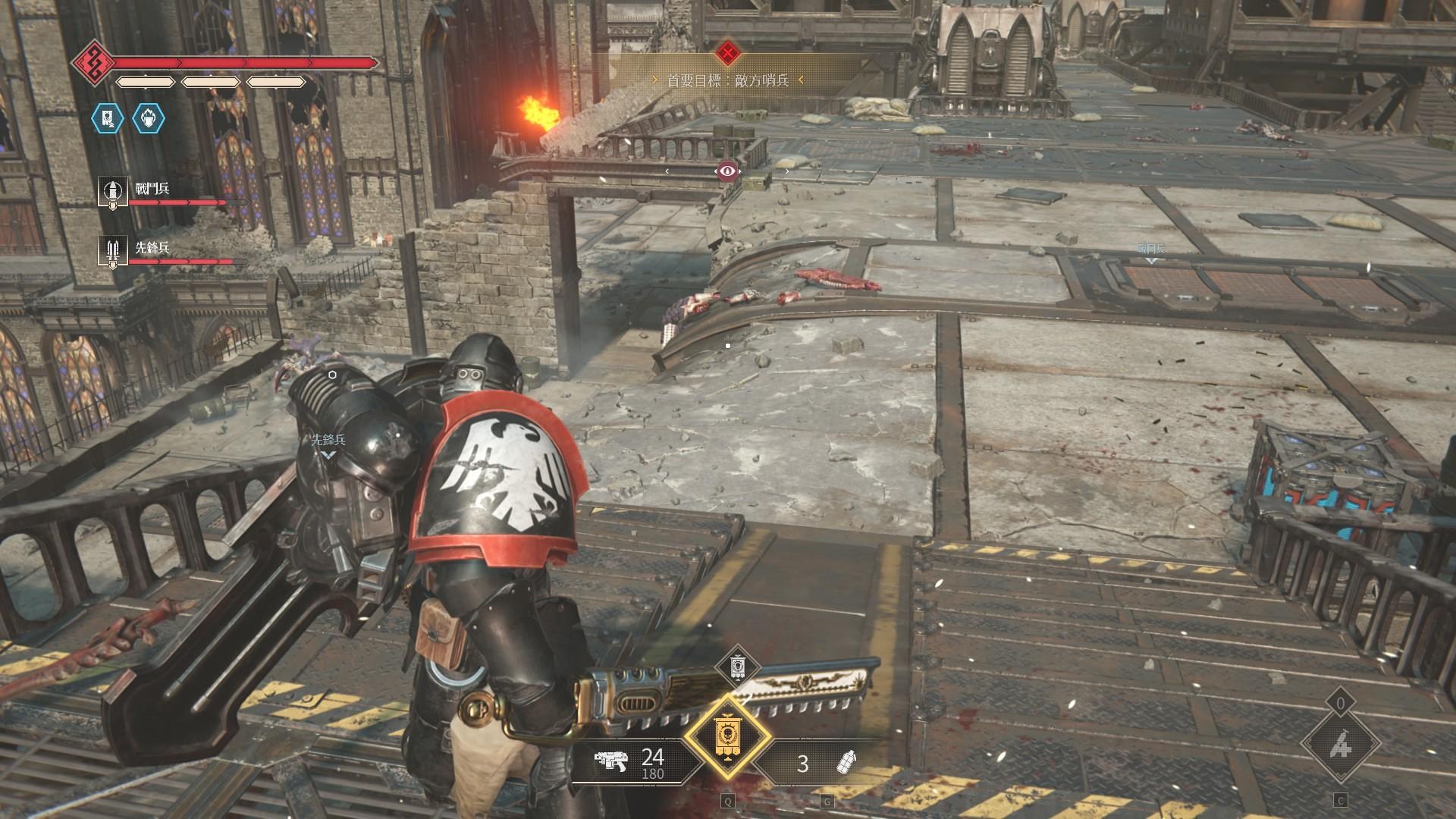Click the small banner icon above the ability
Image resolution: width=1456 pixels, height=819 pixels.
point(737,667)
